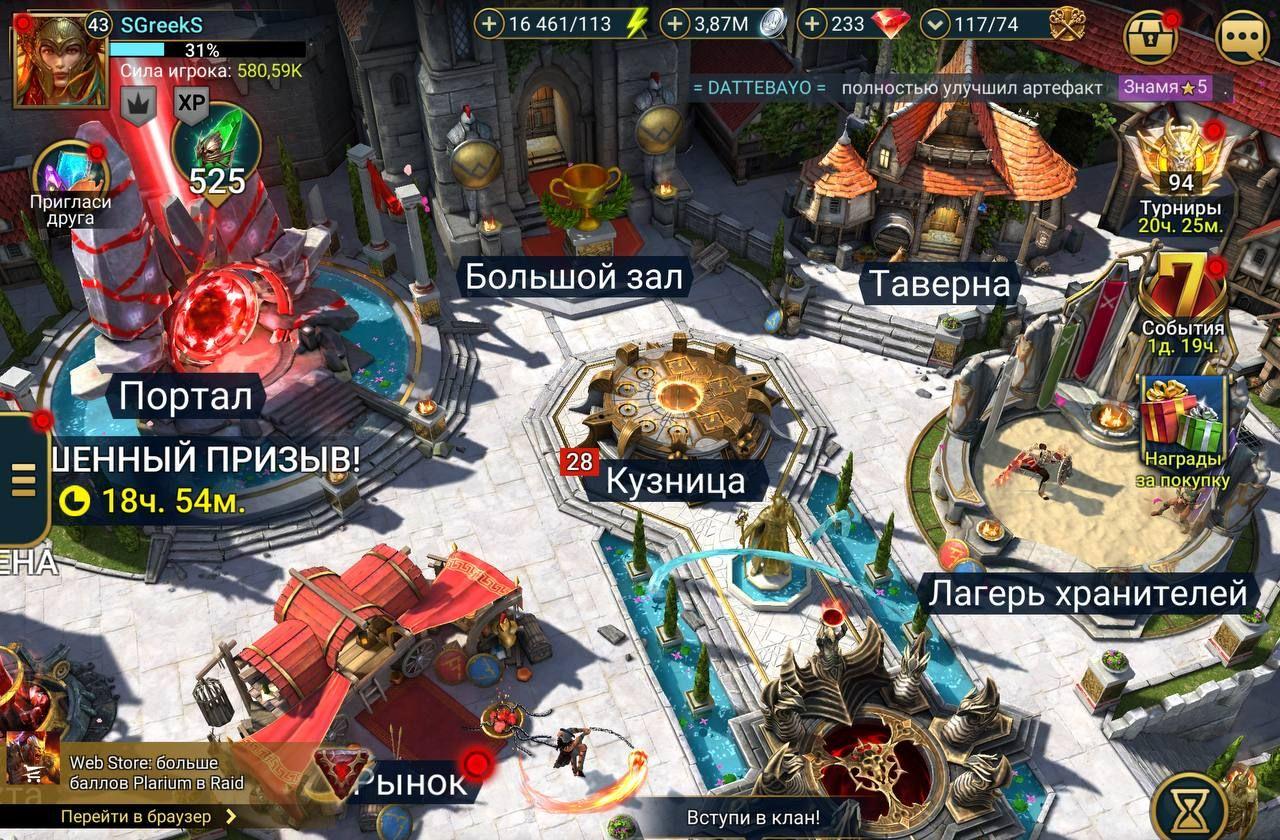
Task: Go to the Таверна tavern
Action: (x=938, y=284)
